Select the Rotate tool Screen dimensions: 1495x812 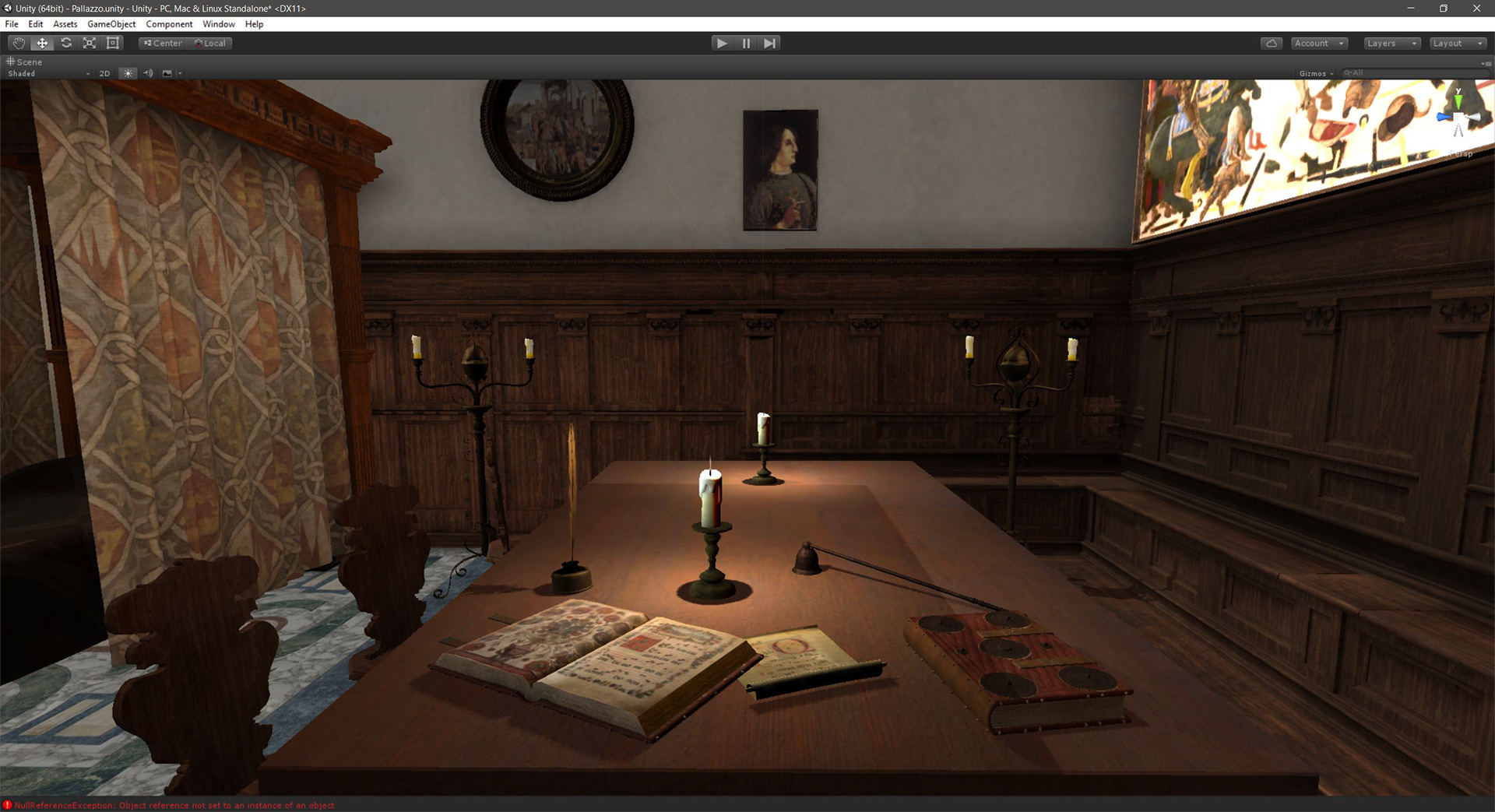(x=65, y=43)
